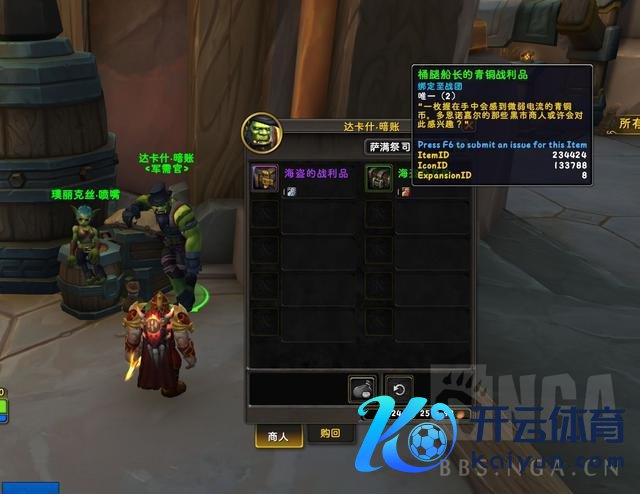Click the orc merchant portrait
640x494 pixels.
pyautogui.click(x=260, y=131)
